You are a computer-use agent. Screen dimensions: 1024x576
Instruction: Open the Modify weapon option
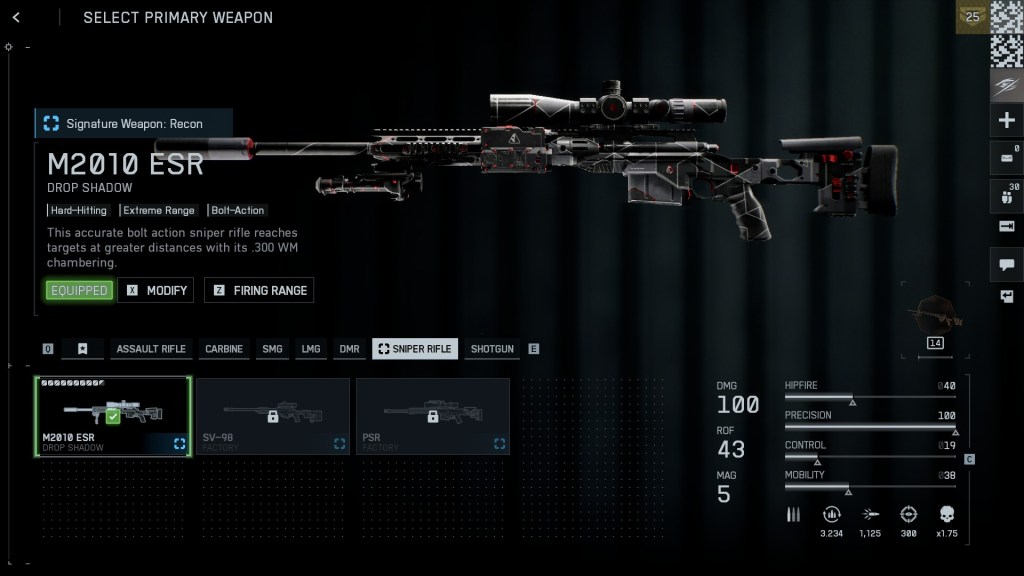pos(156,290)
